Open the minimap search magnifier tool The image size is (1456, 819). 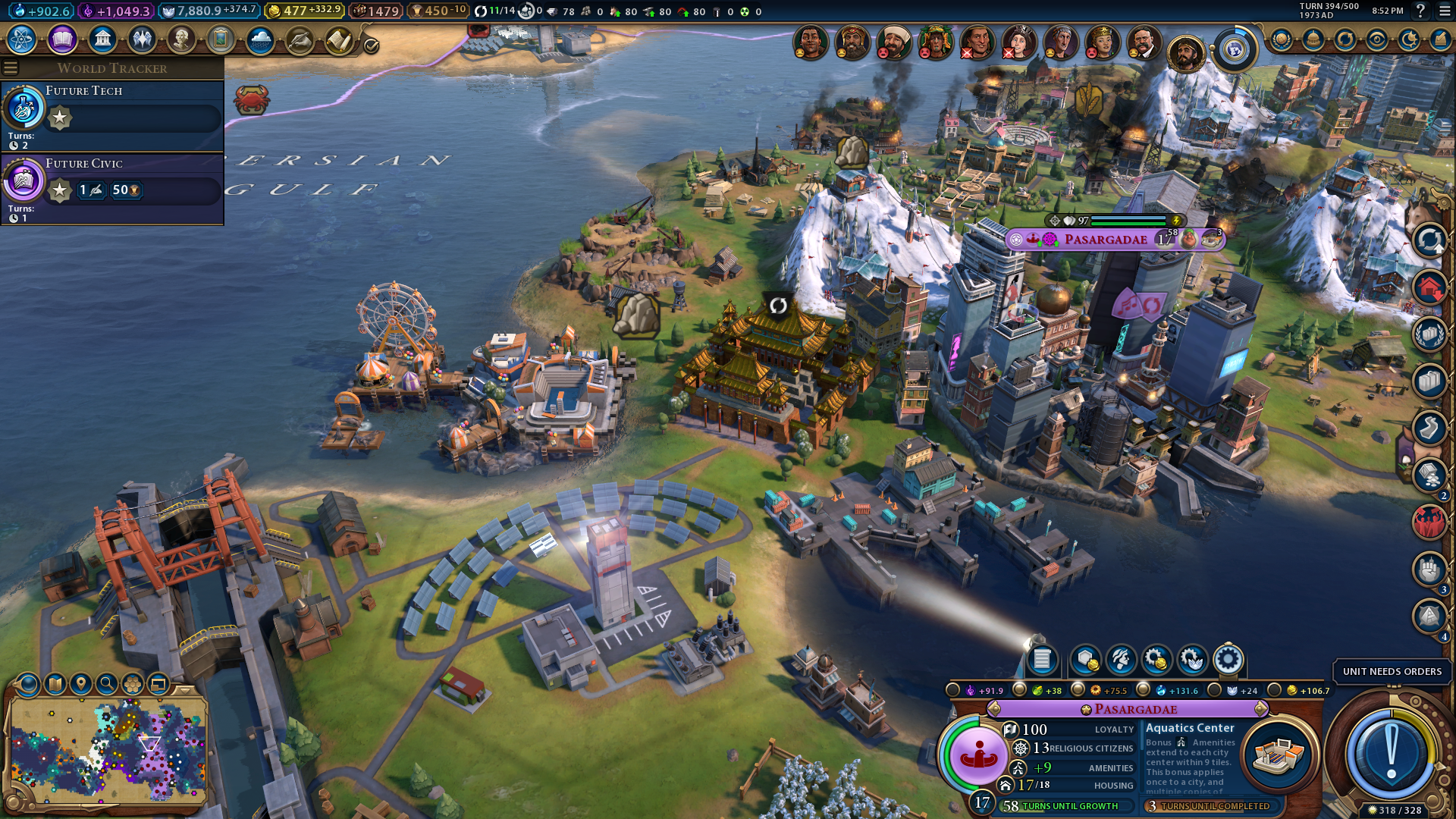[x=107, y=684]
